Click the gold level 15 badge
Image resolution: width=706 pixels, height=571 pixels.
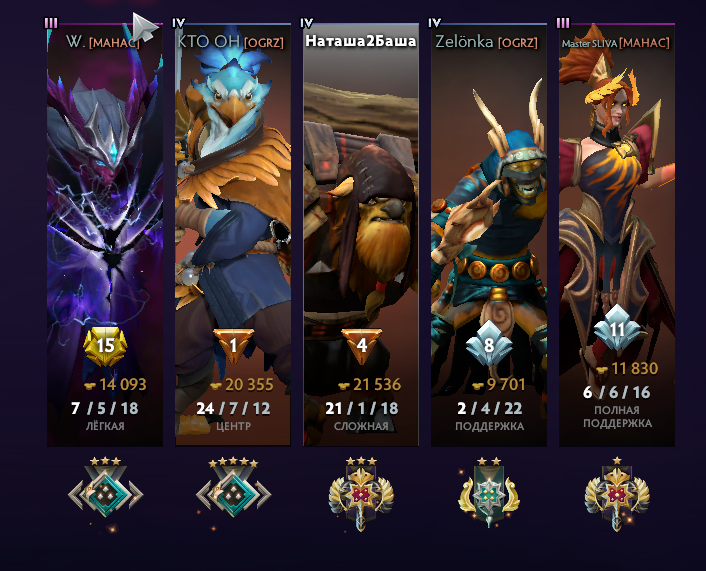[x=105, y=347]
